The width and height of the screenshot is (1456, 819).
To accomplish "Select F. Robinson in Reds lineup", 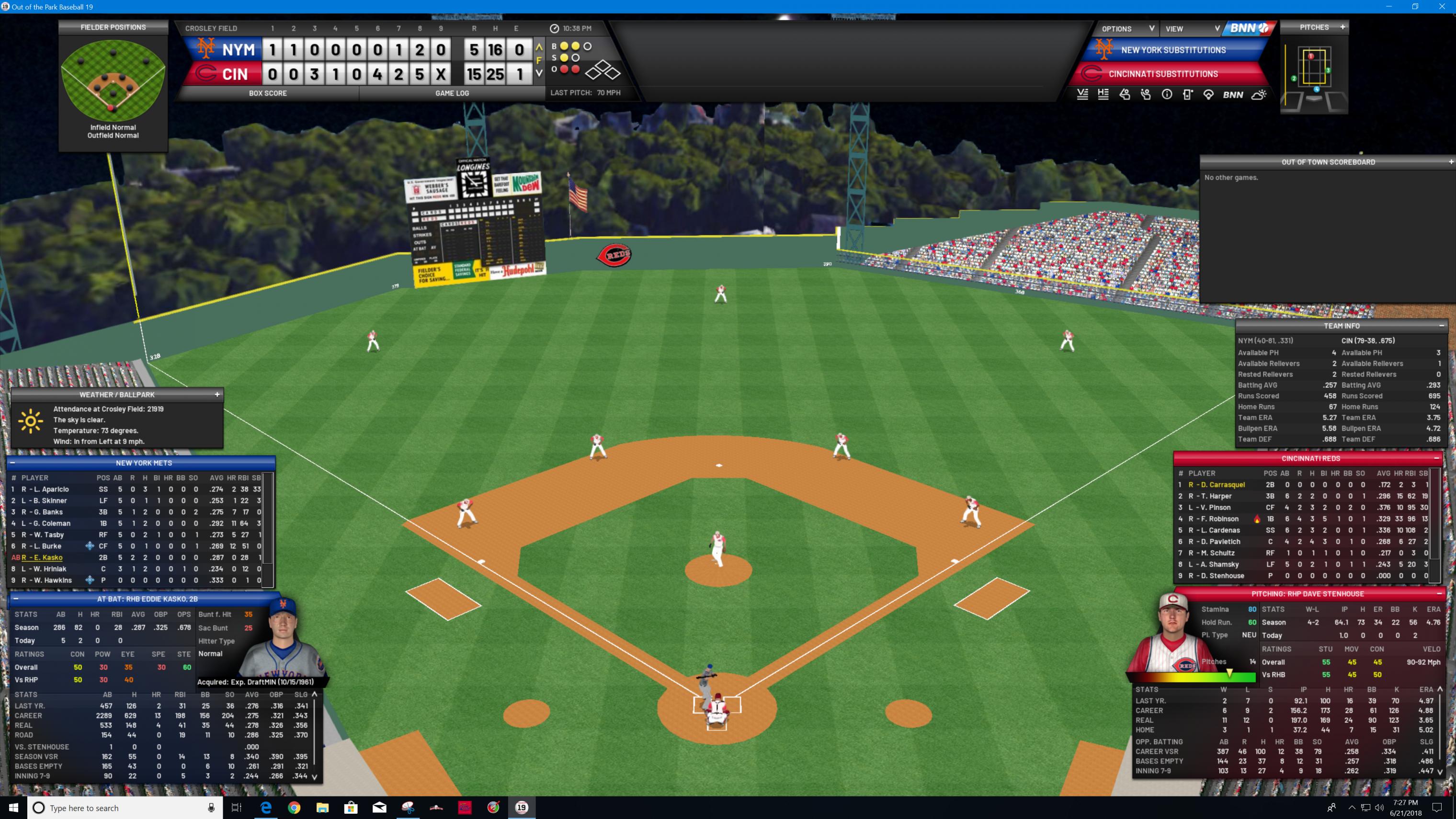I will point(1220,519).
